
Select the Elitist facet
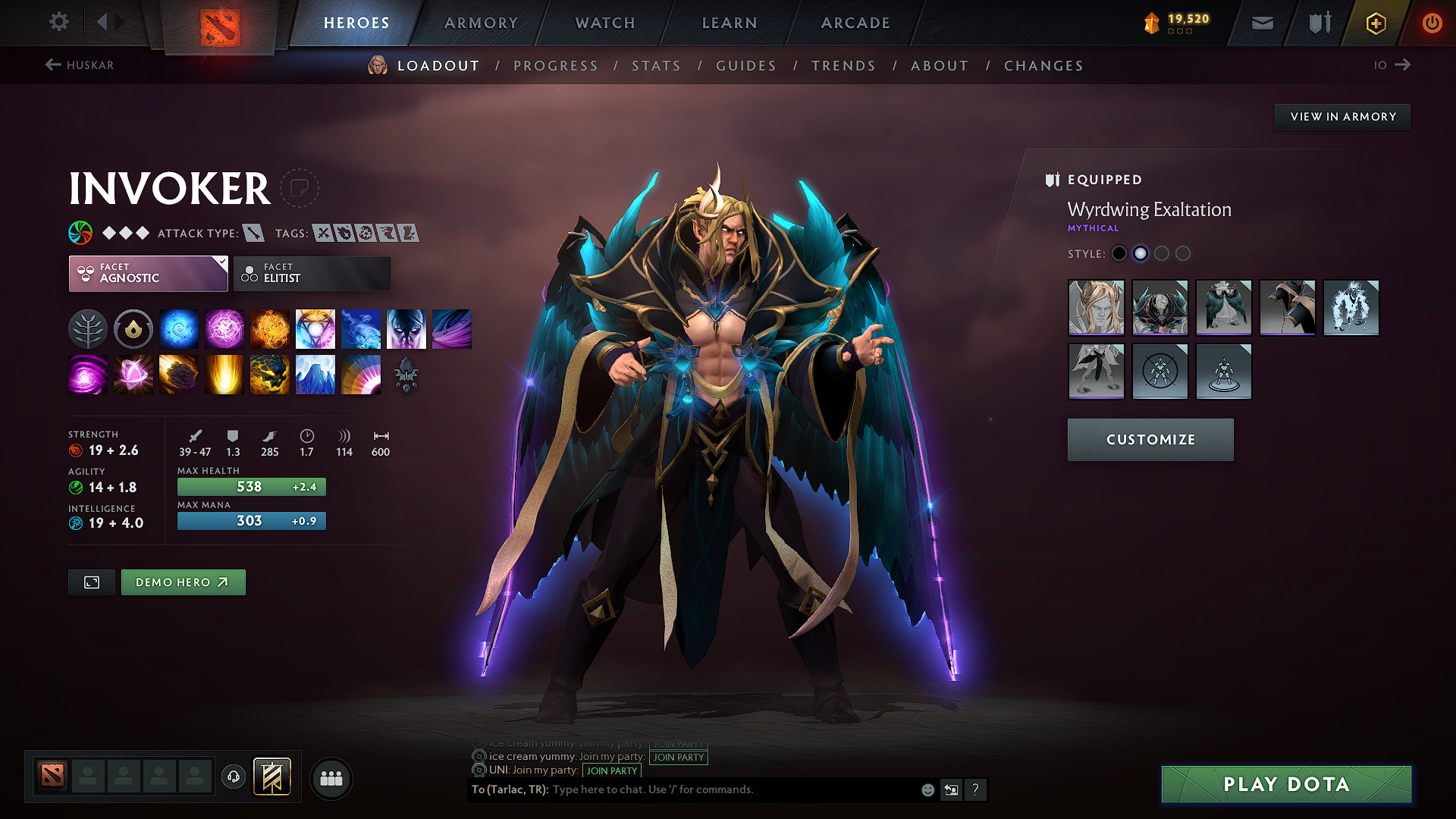coord(312,273)
